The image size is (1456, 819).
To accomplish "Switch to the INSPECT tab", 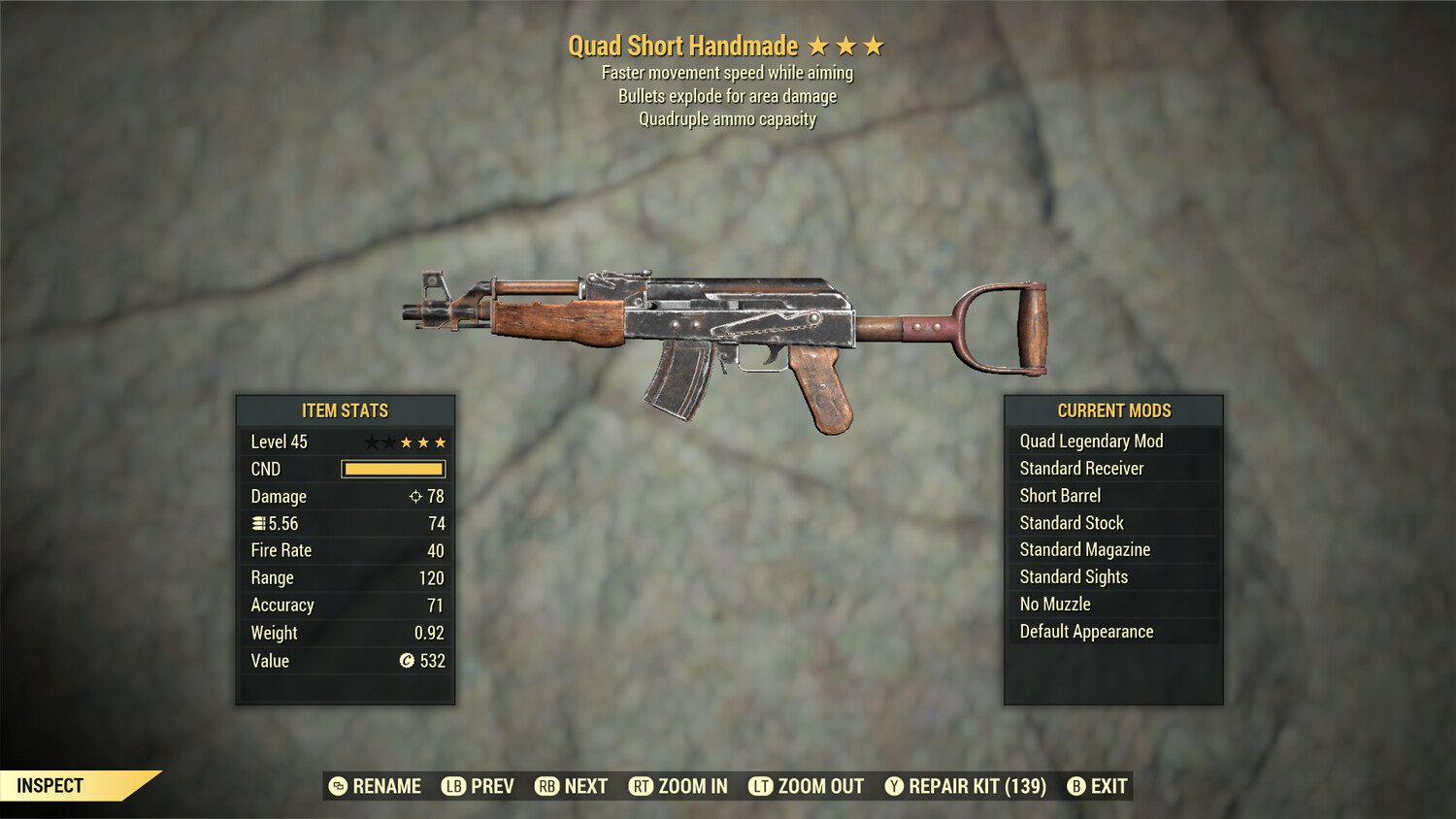I will pyautogui.click(x=49, y=785).
